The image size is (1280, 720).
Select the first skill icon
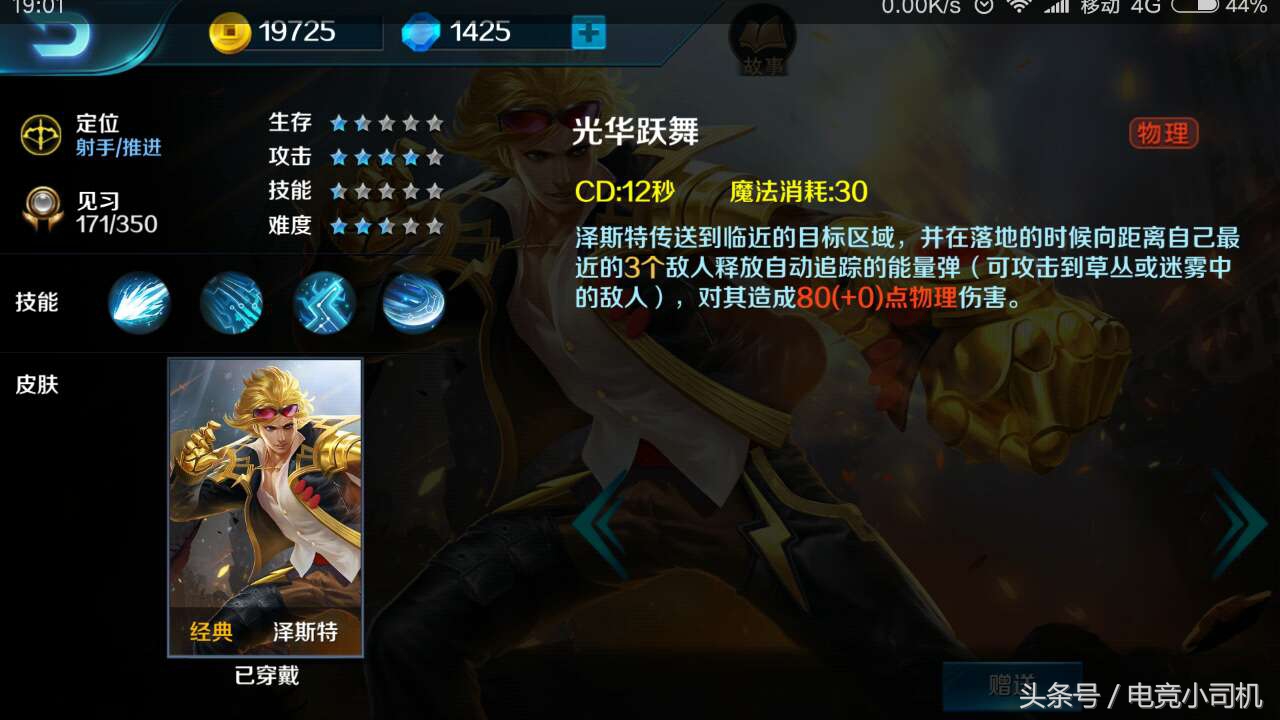pos(139,303)
